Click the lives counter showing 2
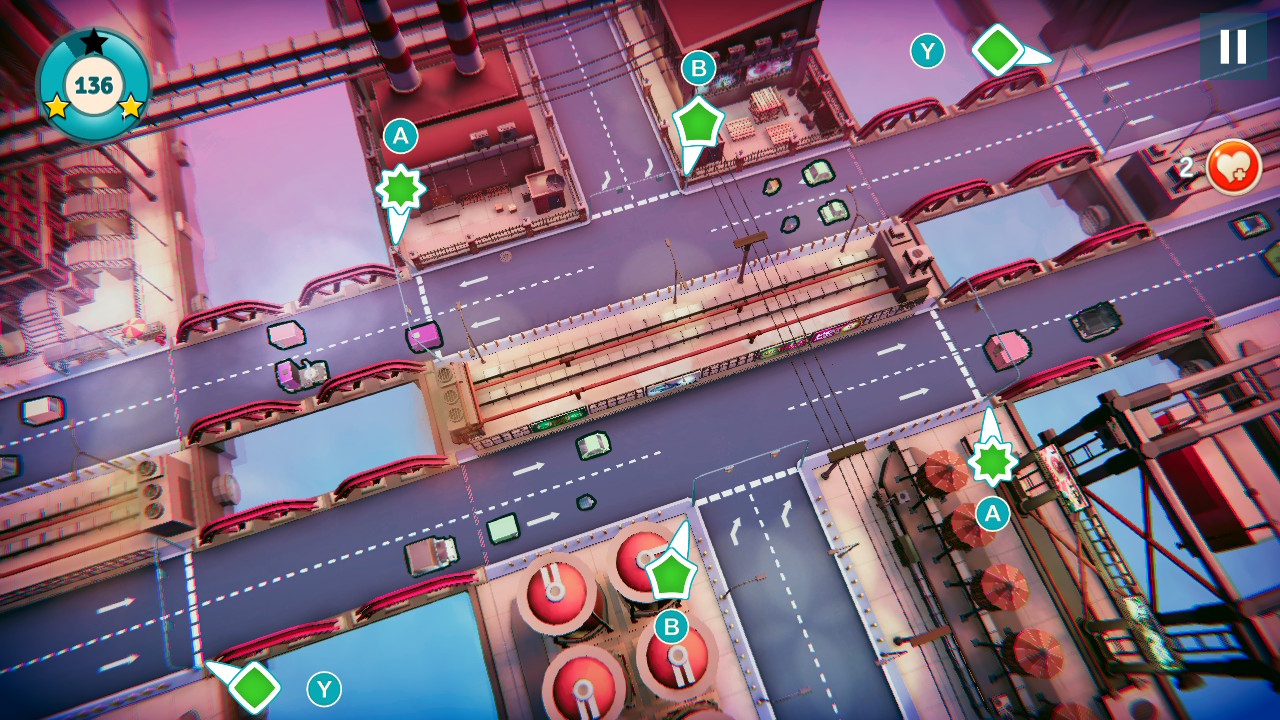Image resolution: width=1280 pixels, height=720 pixels. [x=1186, y=166]
